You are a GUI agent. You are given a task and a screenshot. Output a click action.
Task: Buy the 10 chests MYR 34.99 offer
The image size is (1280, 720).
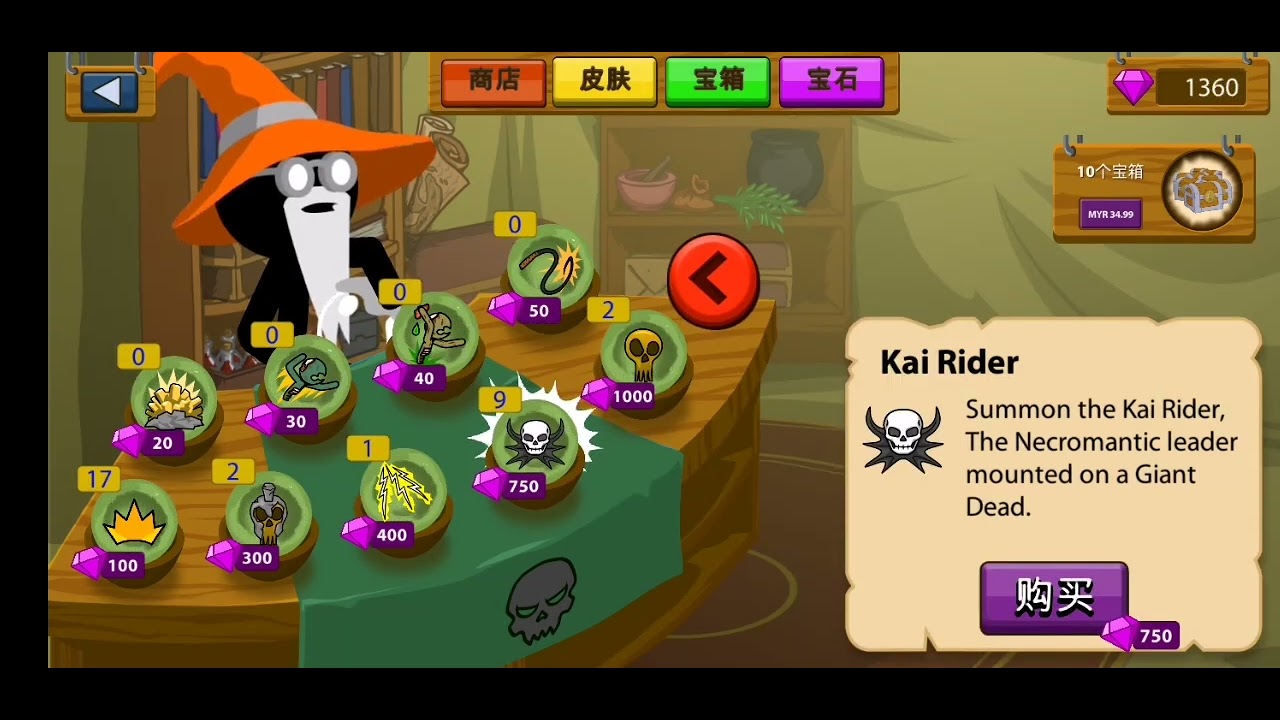tap(1110, 214)
